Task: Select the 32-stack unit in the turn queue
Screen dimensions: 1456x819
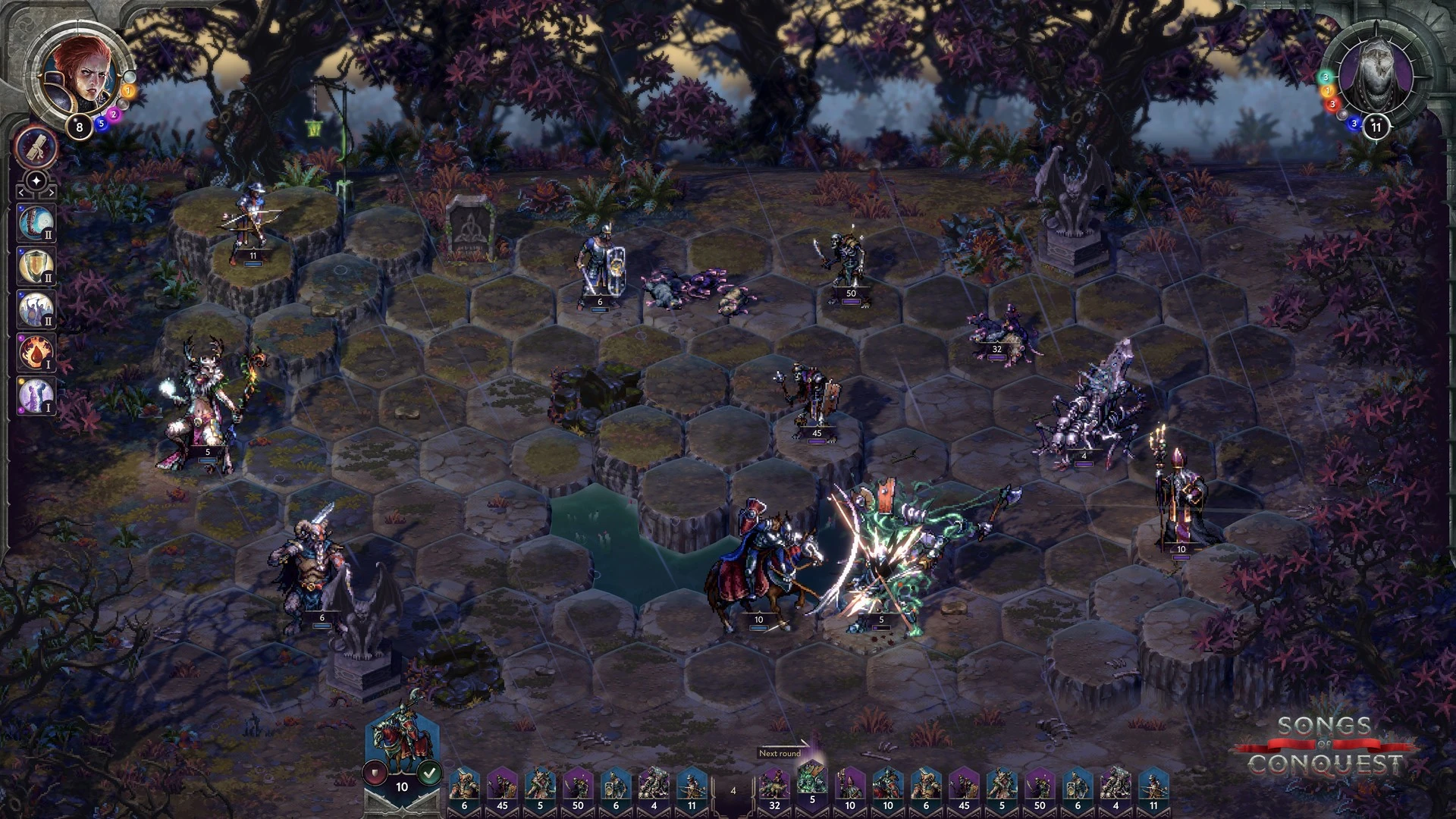Action: [774, 789]
